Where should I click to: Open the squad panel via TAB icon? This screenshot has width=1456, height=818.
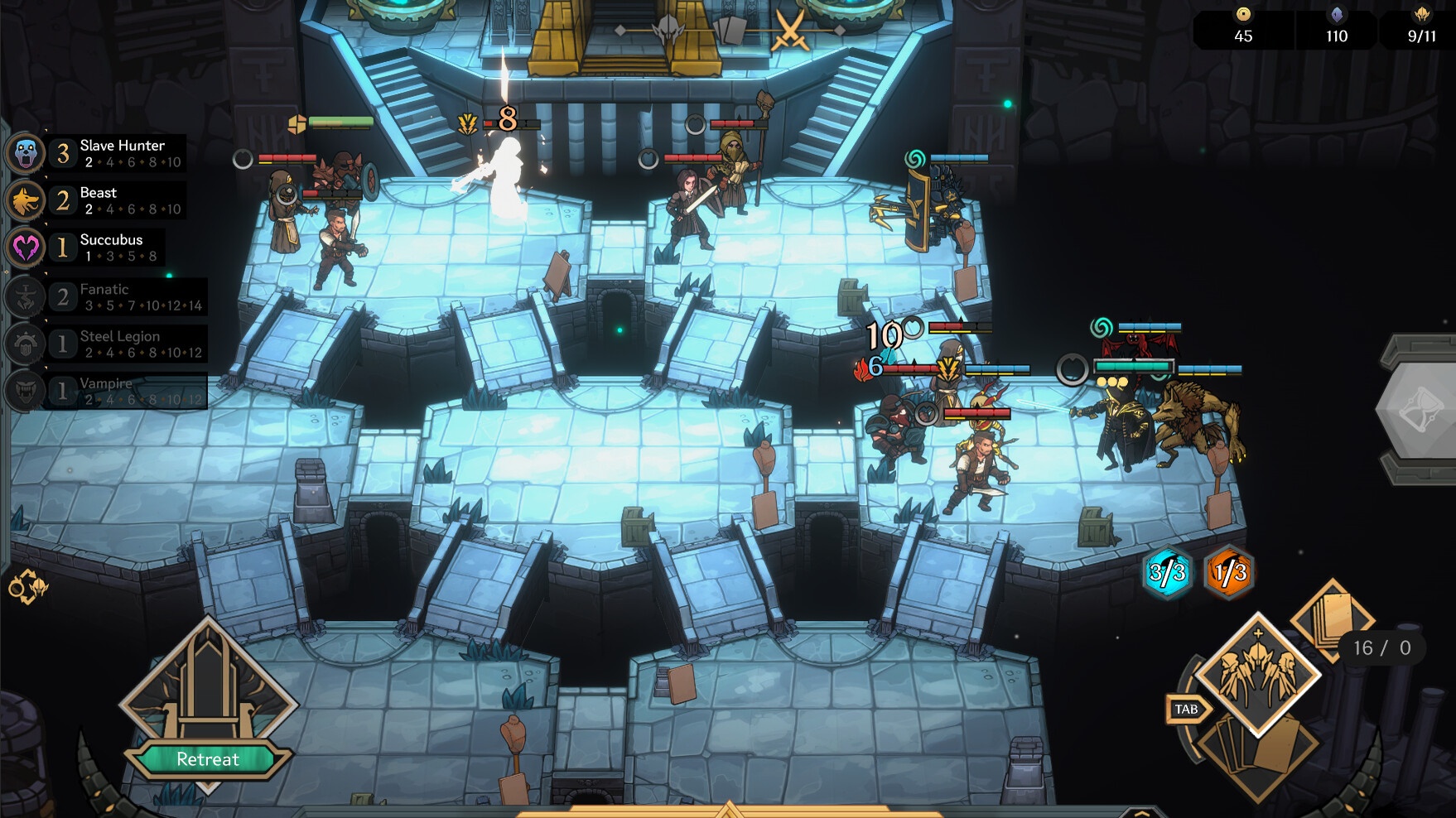click(x=1184, y=709)
